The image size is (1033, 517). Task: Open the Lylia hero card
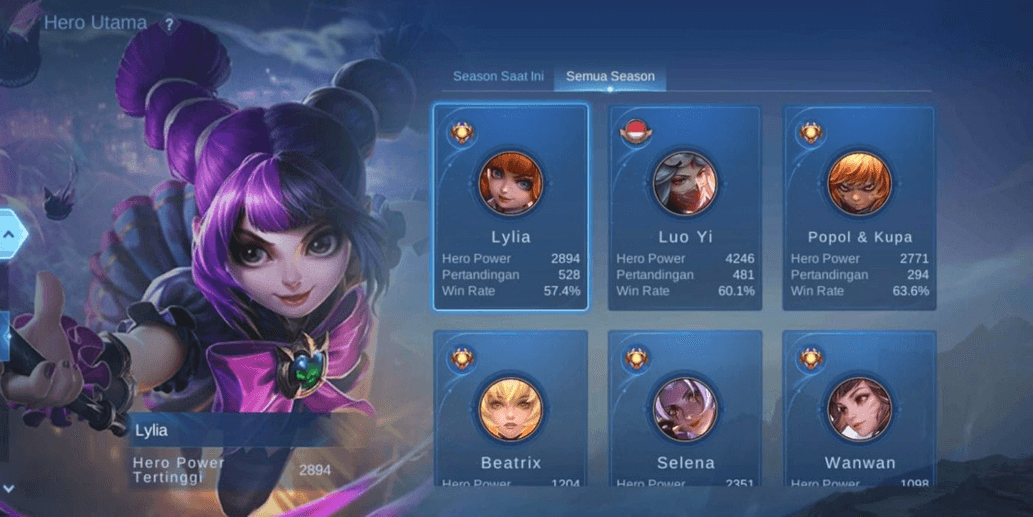[x=510, y=207]
